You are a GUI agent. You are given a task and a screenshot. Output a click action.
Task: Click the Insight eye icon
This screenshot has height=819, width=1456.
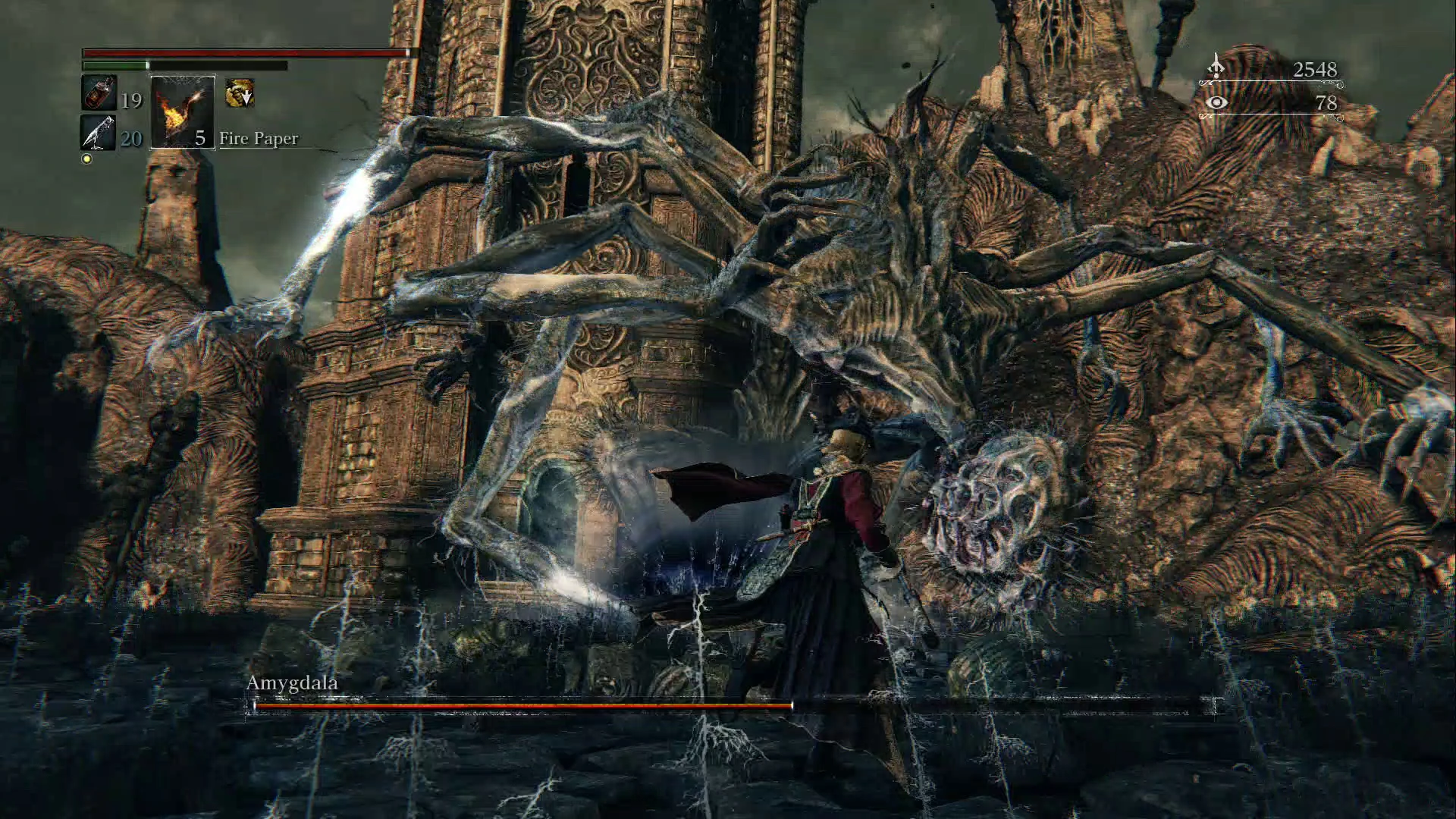(x=1216, y=102)
